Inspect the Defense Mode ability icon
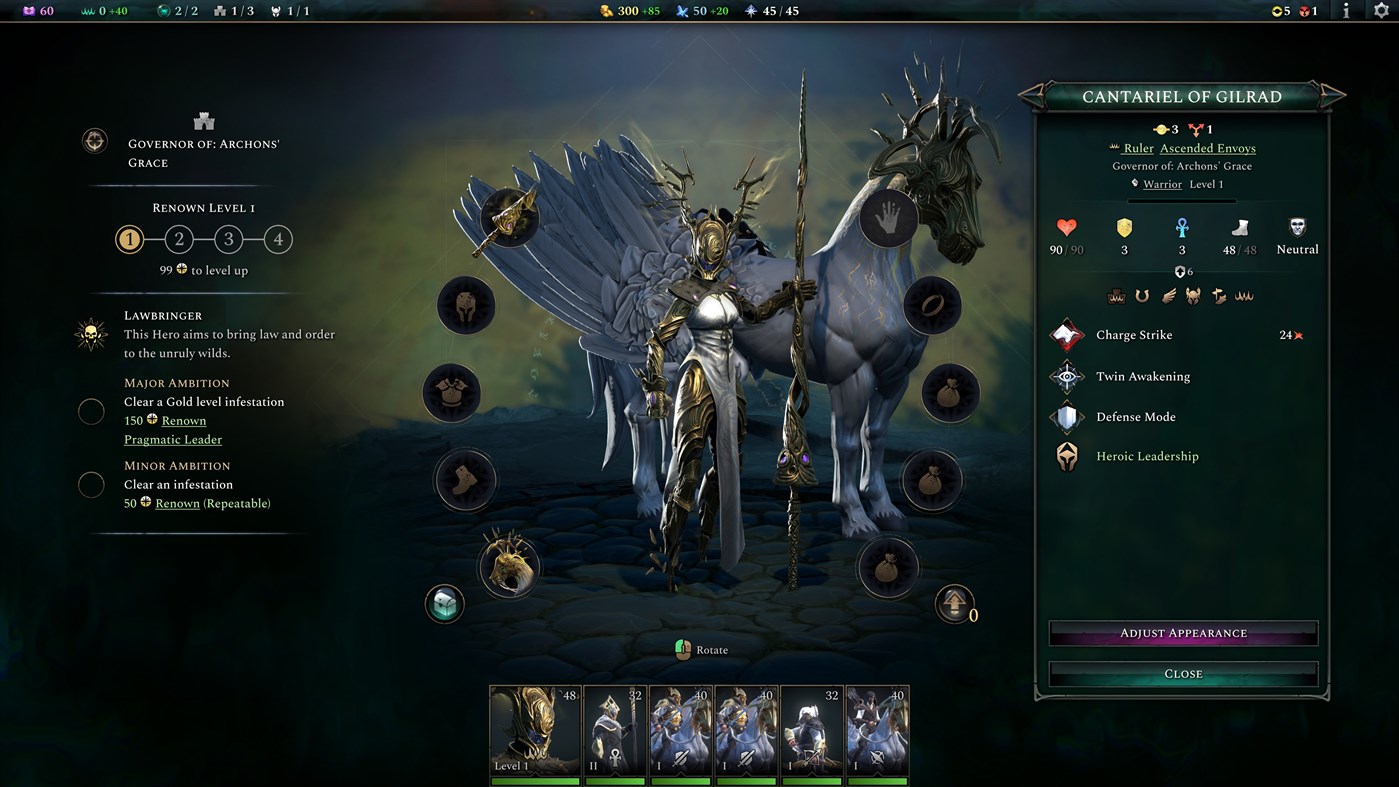 click(x=1066, y=416)
